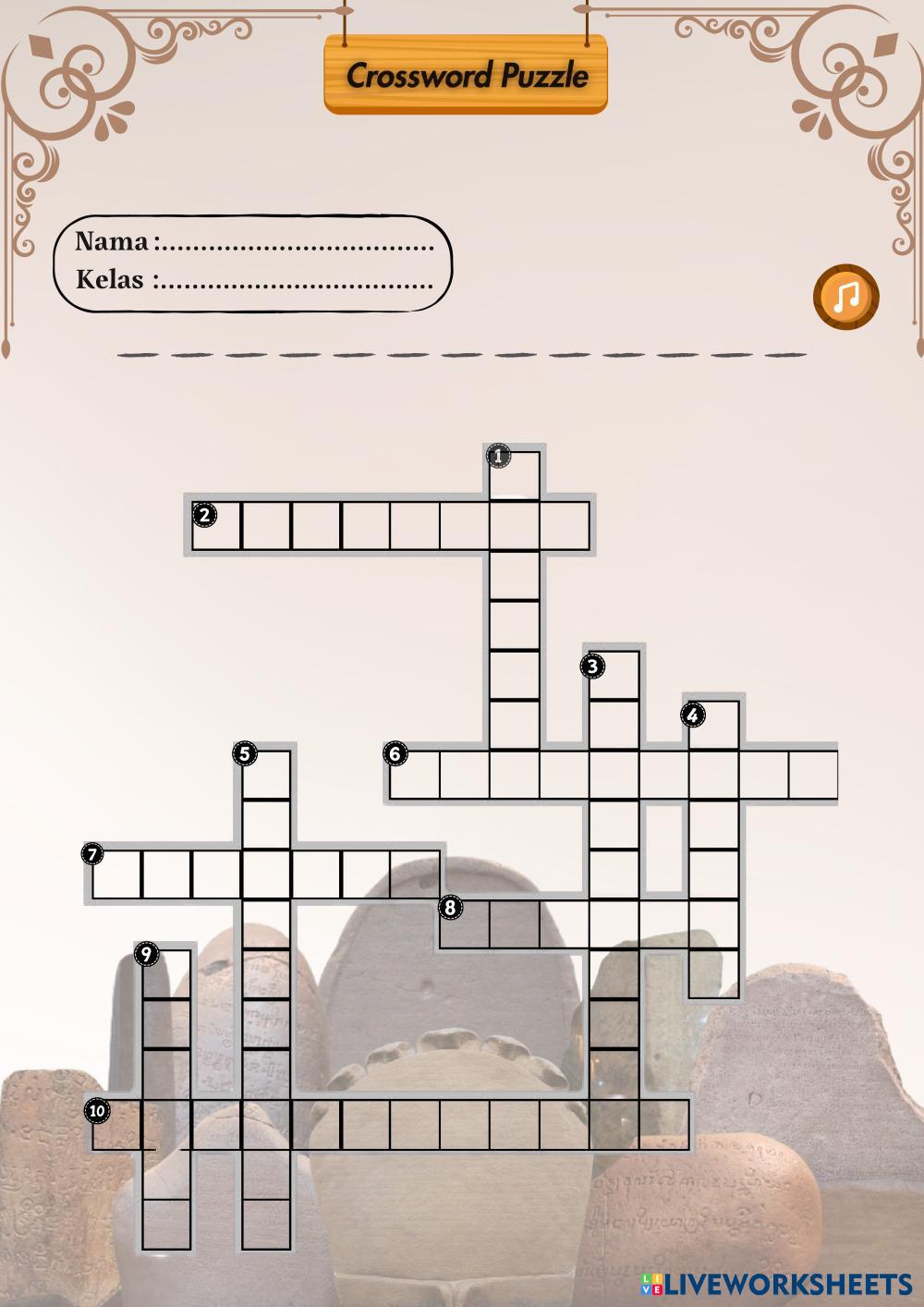This screenshot has height=1307, width=924.
Task: Play the orange music note audio
Action: click(x=845, y=296)
